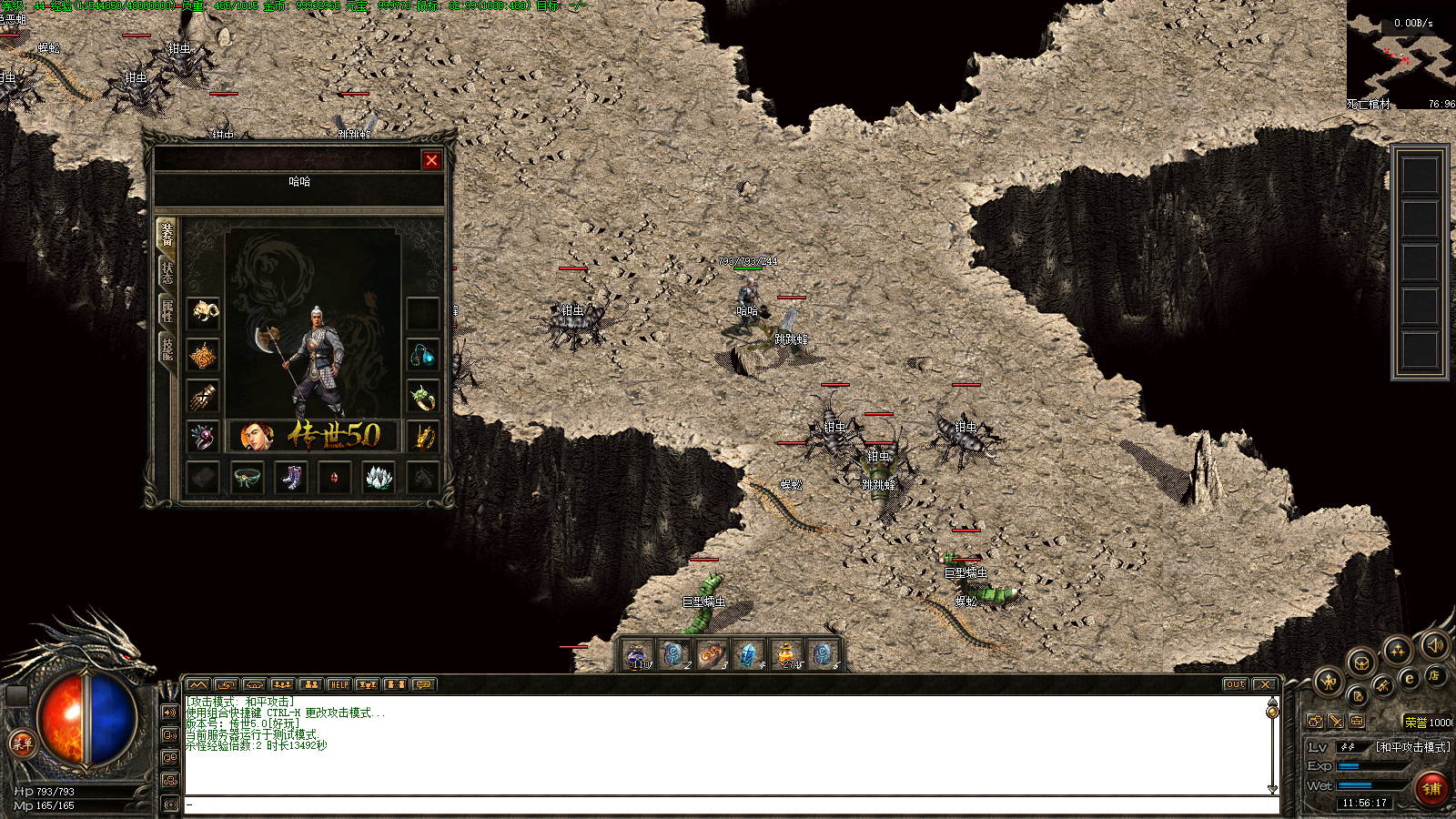Viewport: 1456px width, 819px height.
Task: Open the bag inventory round button
Action: pos(1360,662)
